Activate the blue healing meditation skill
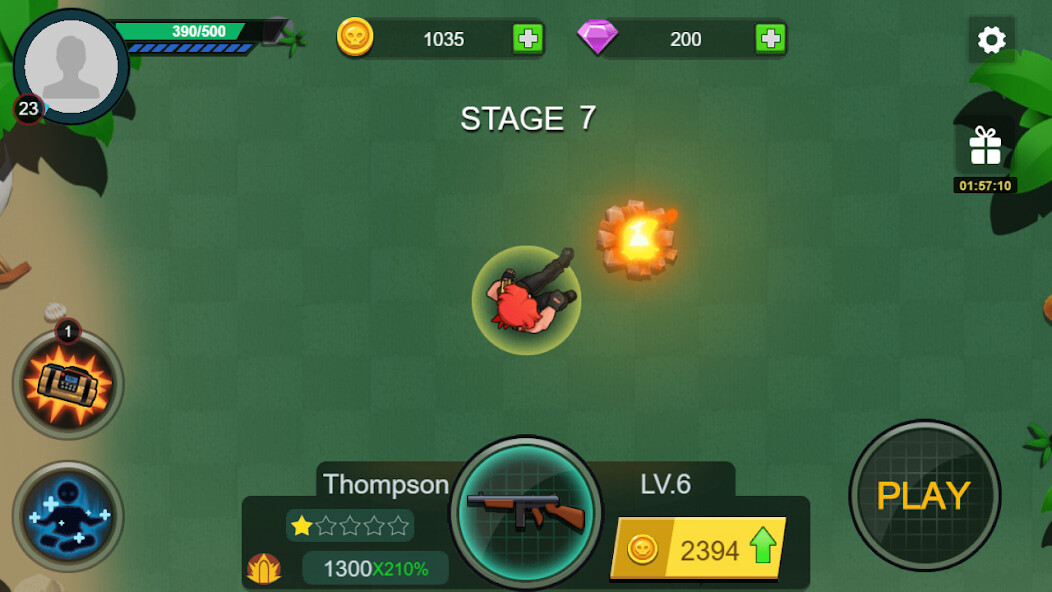Viewport: 1052px width, 592px height. click(68, 516)
